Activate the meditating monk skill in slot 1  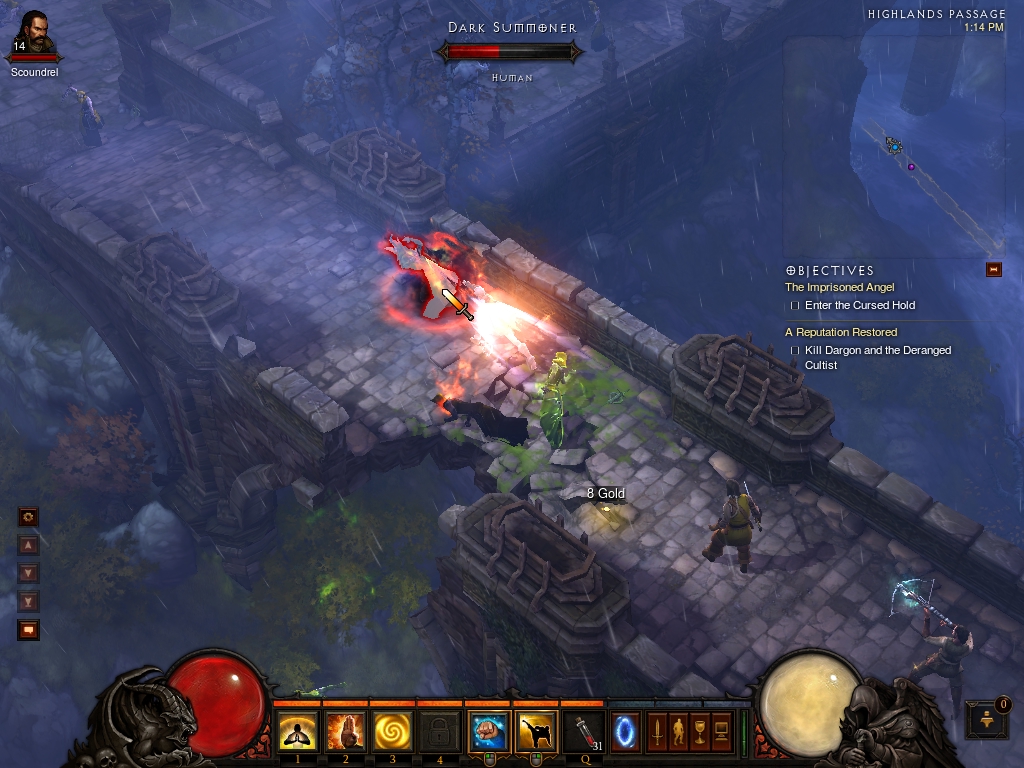coord(297,733)
